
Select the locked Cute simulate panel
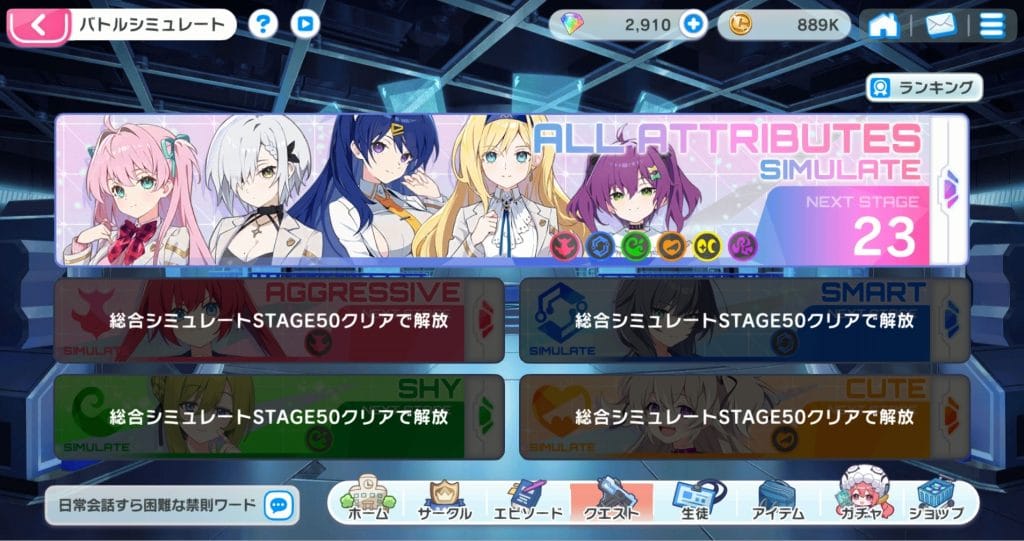point(732,416)
